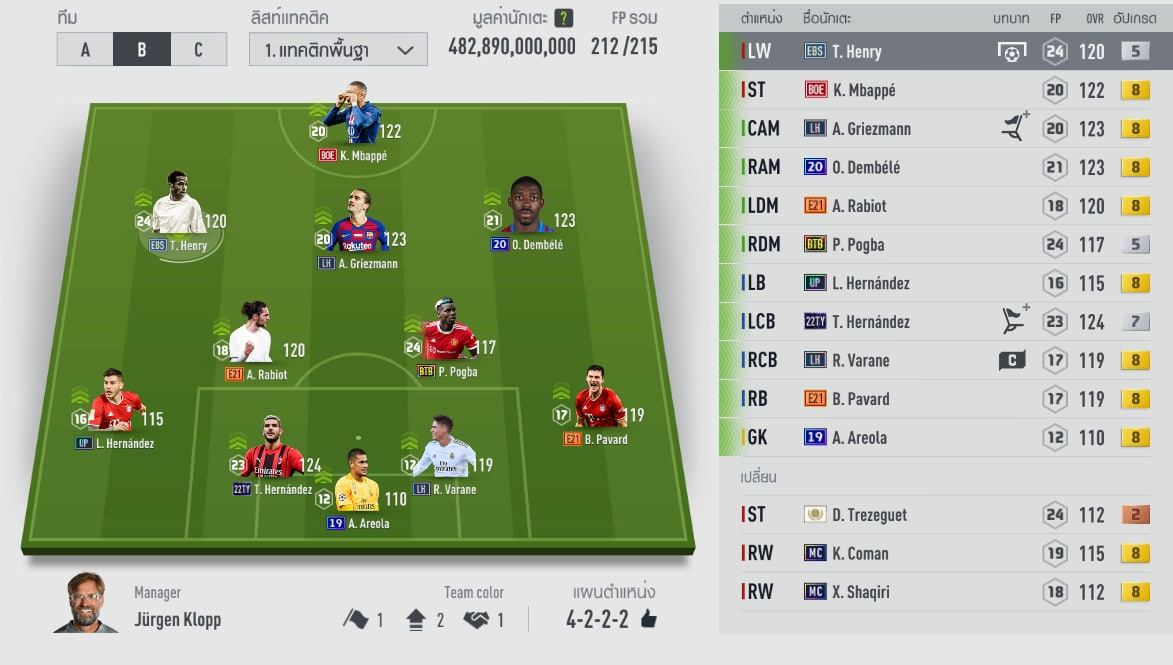Open manager Jürgen Klopp's portrait
The height and width of the screenshot is (665, 1173).
[x=85, y=603]
